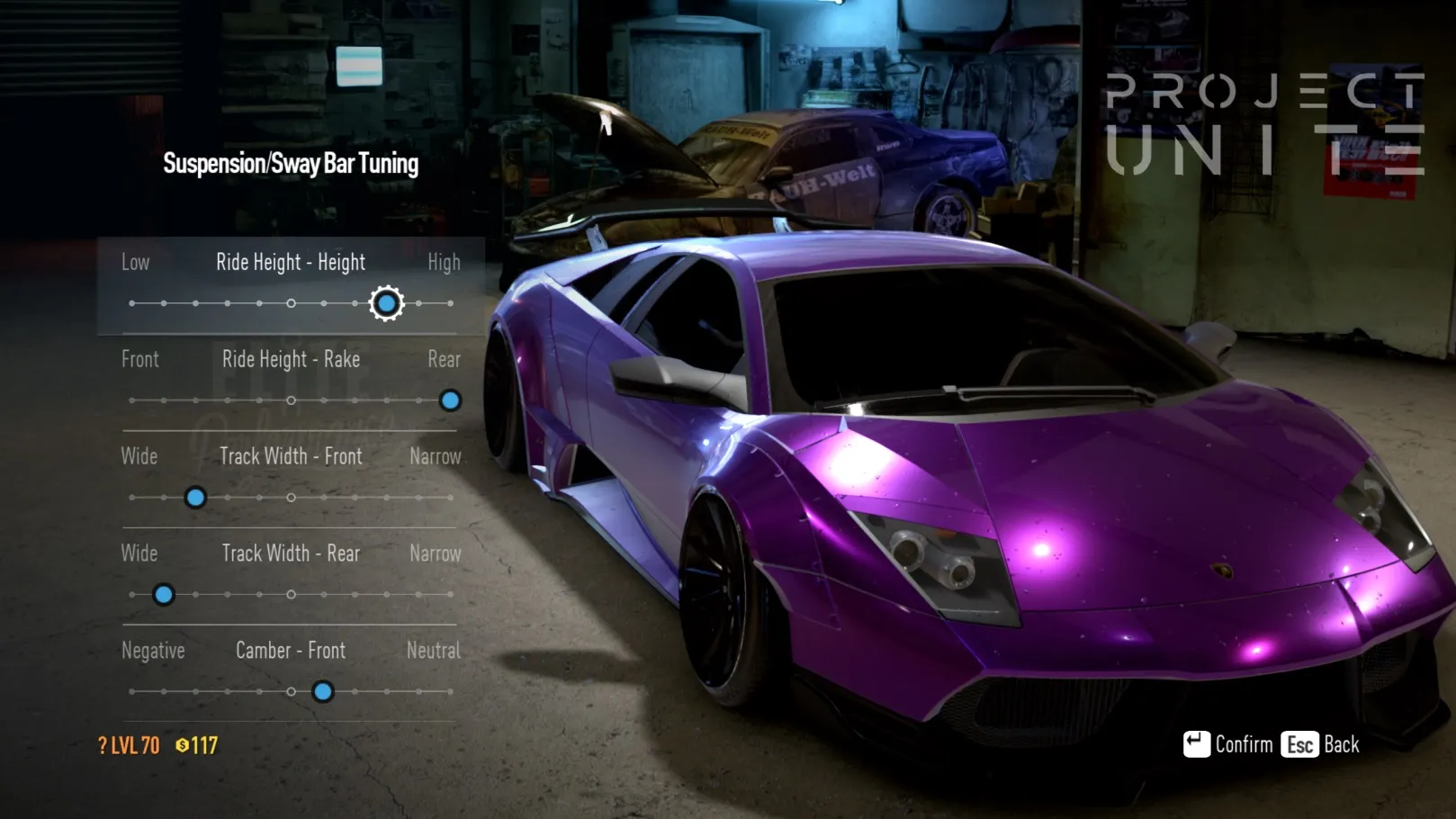Click the Camber - Front slider handle
This screenshot has height=819, width=1456.
tap(323, 692)
